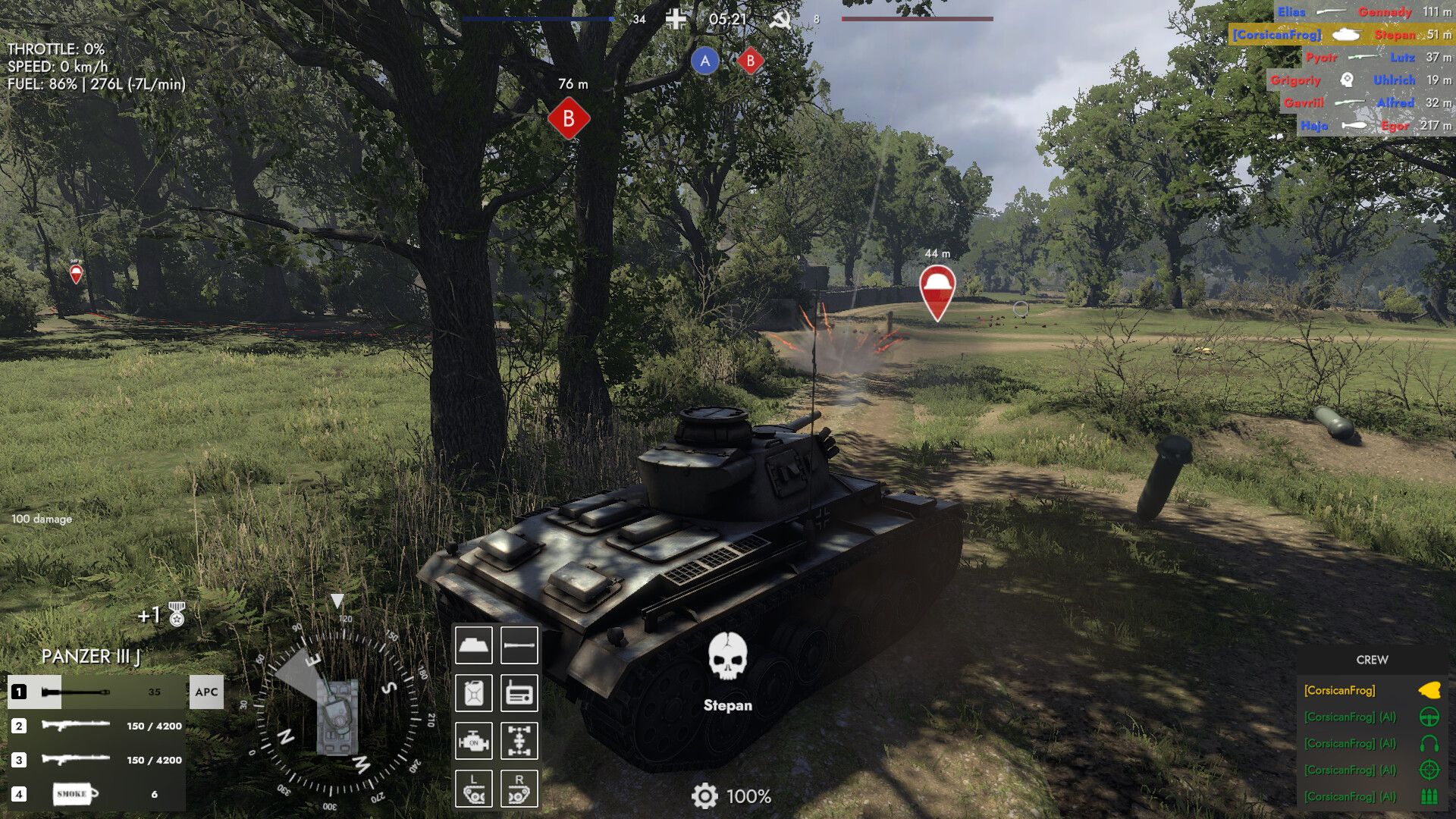This screenshot has width=1456, height=819.
Task: Switch to machine gun slot 3
Action: click(96, 760)
